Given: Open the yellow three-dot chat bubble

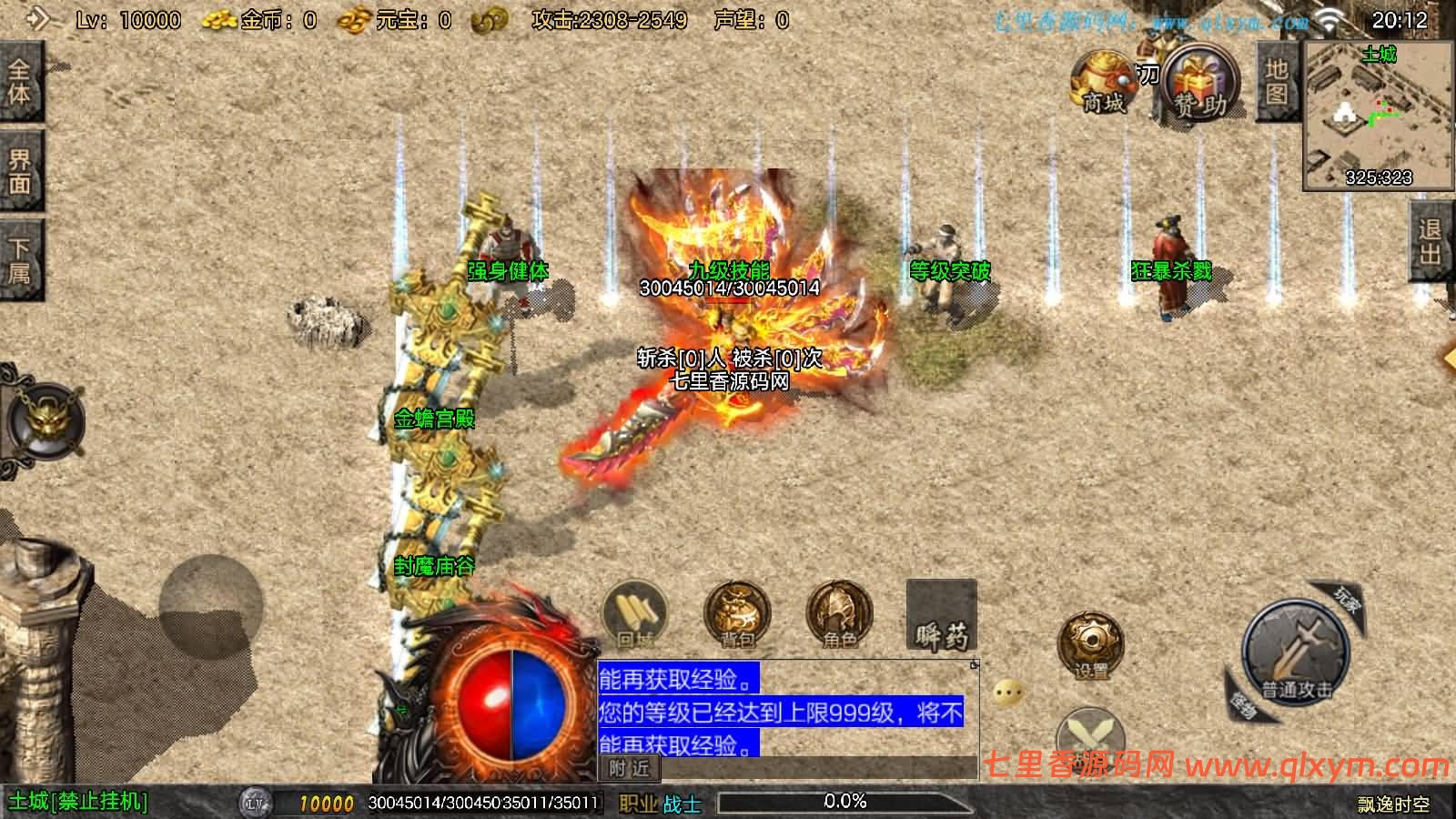Looking at the screenshot, I should 1007,693.
